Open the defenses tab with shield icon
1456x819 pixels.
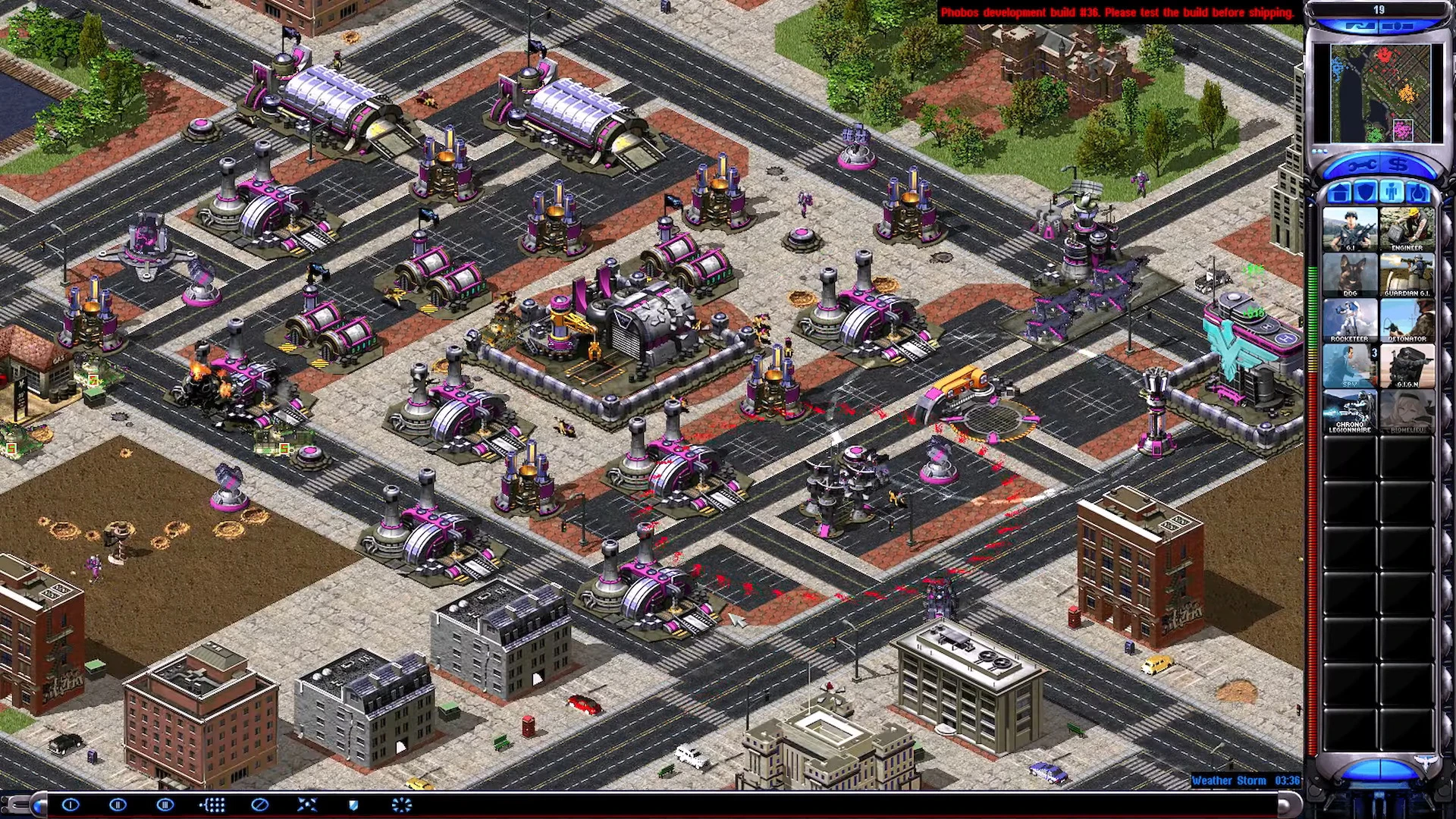pyautogui.click(x=1365, y=192)
